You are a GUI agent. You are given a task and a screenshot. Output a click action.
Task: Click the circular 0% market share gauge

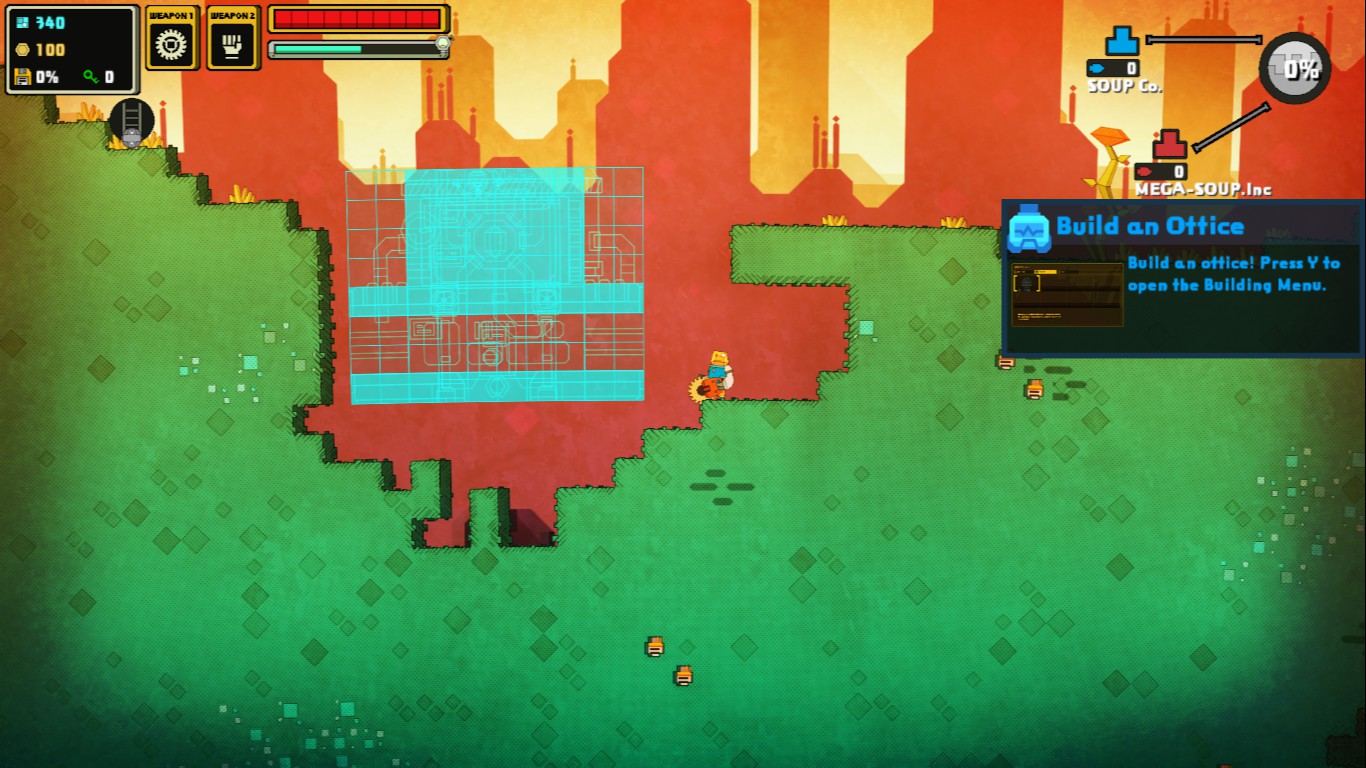pos(1295,68)
